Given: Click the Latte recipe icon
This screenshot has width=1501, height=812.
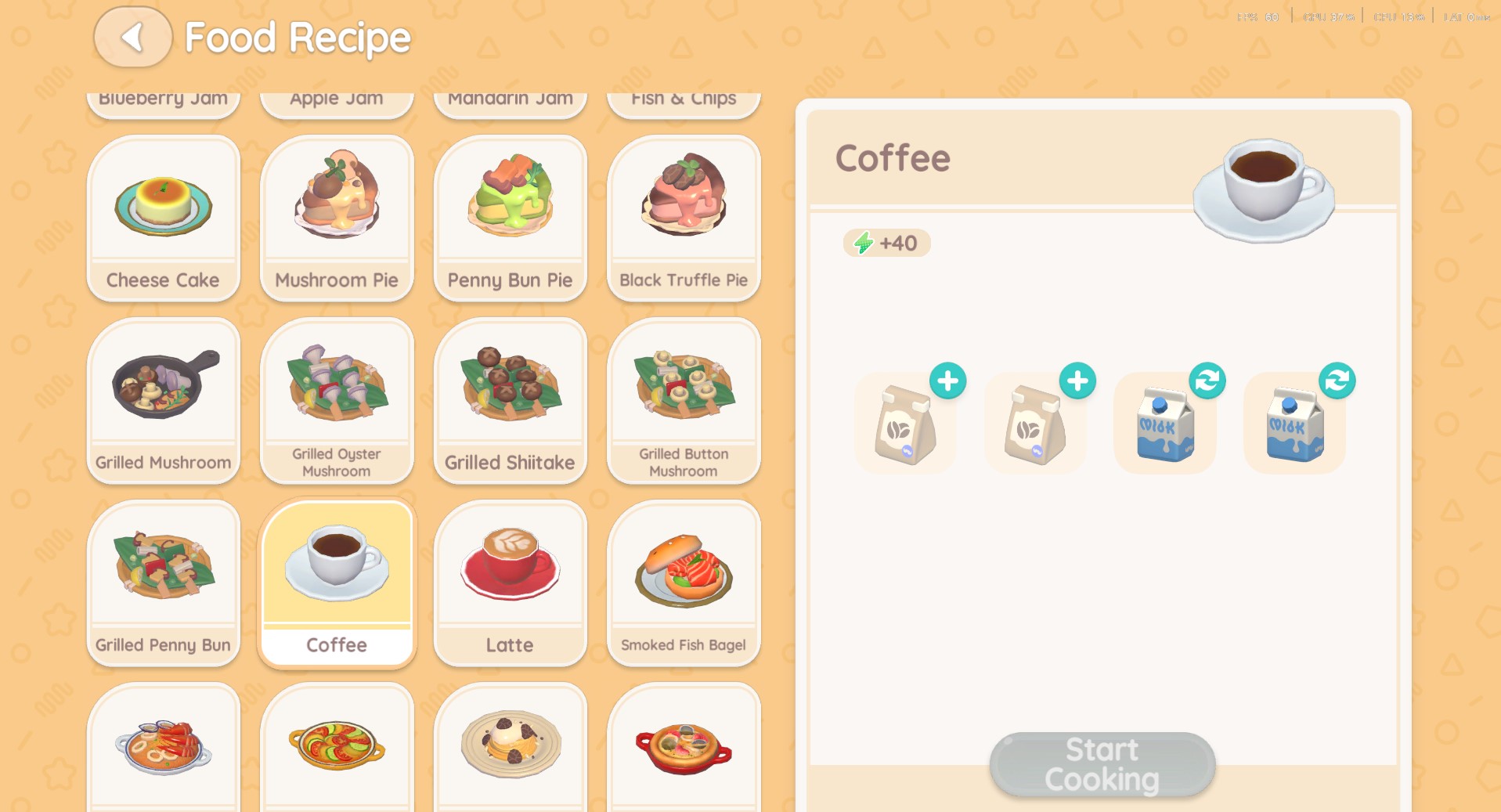Looking at the screenshot, I should tap(509, 564).
